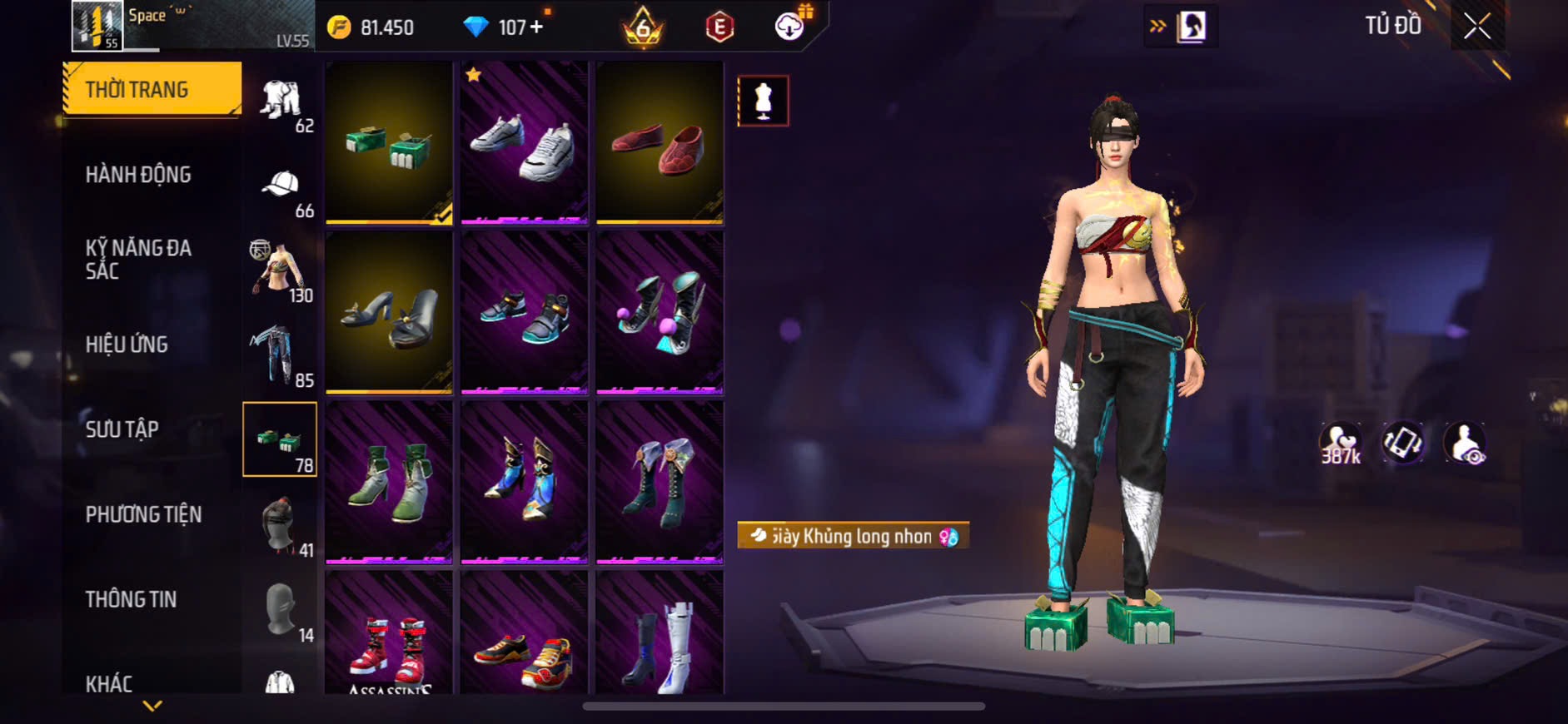Close the wardrobe screen

[x=1476, y=27]
